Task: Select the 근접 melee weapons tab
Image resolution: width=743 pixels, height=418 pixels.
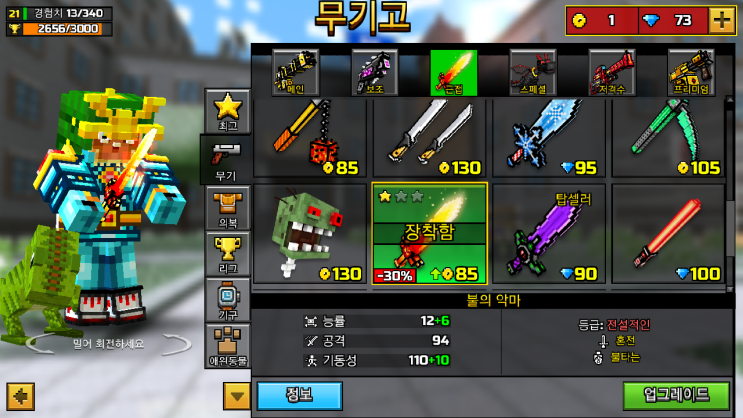Action: point(453,73)
